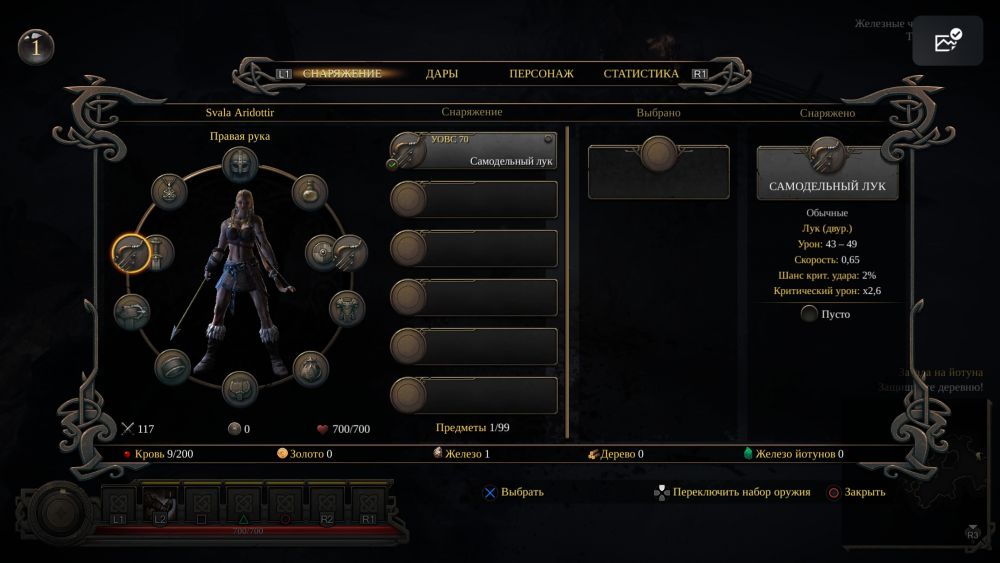Switch to the Дары tab
The height and width of the screenshot is (563, 1000).
click(x=441, y=74)
